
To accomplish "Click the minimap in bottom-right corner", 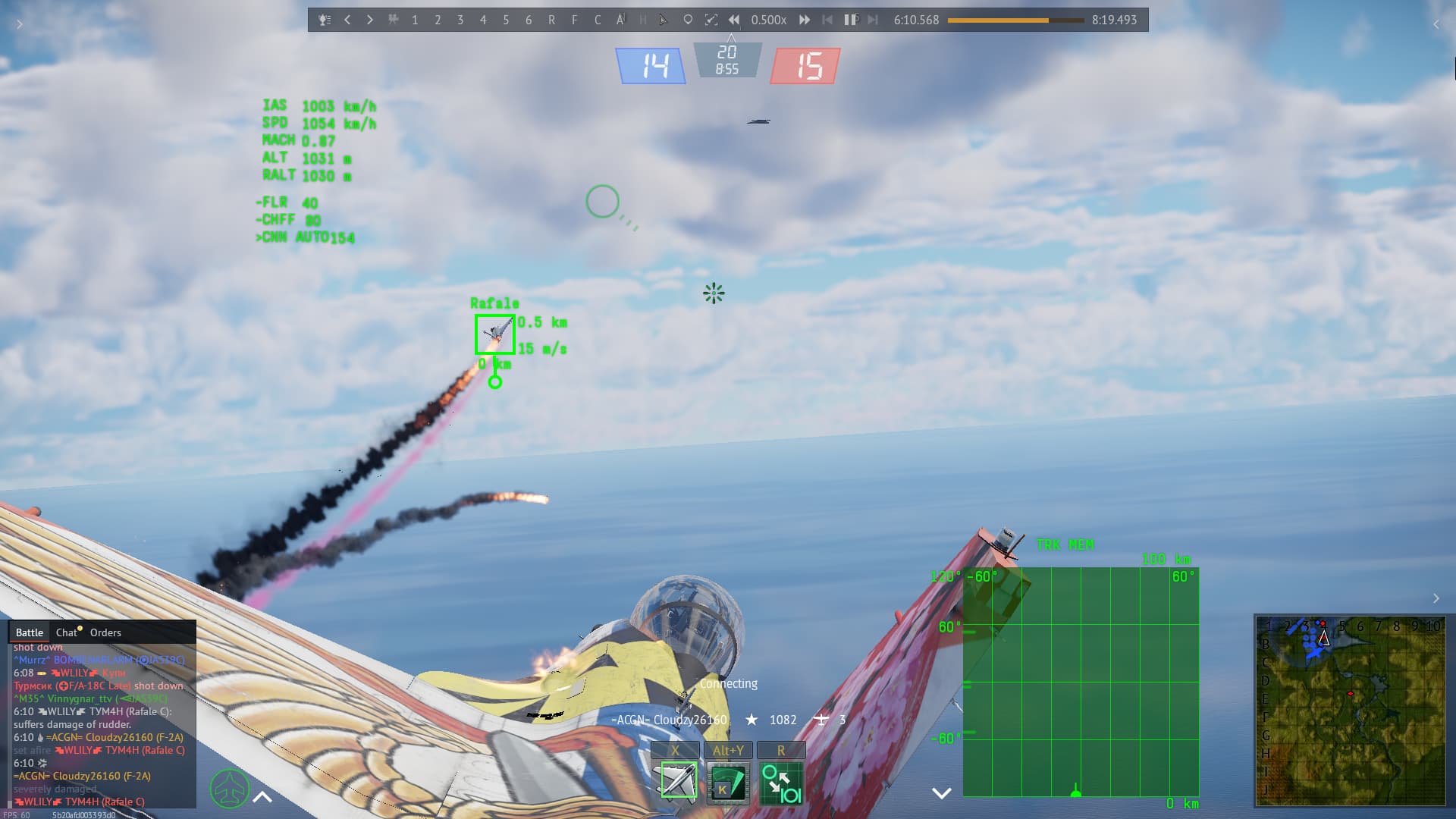I will point(1351,709).
